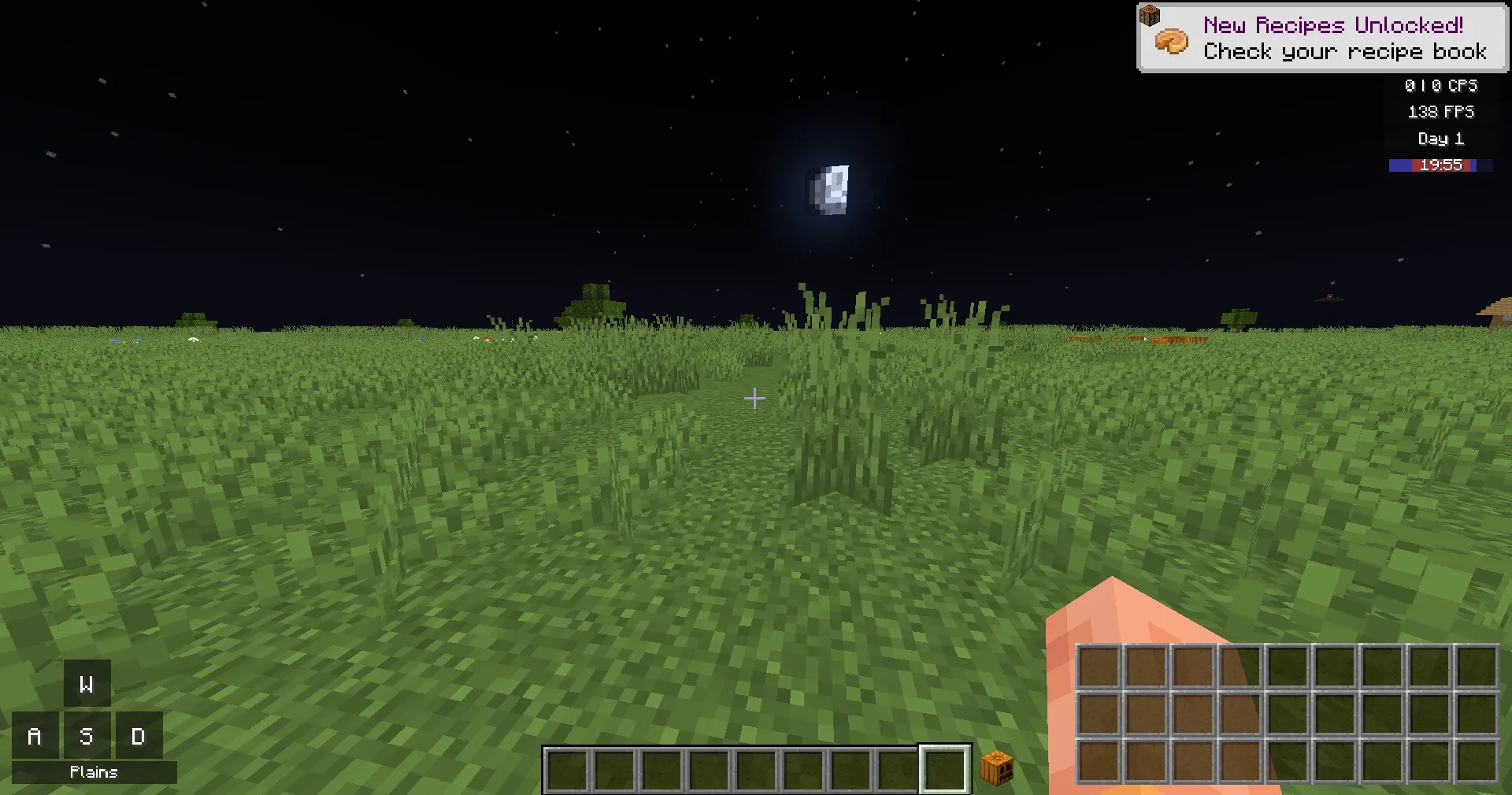The height and width of the screenshot is (795, 1512).
Task: Click the 0 | 0 CPS counter
Action: [x=1440, y=86]
